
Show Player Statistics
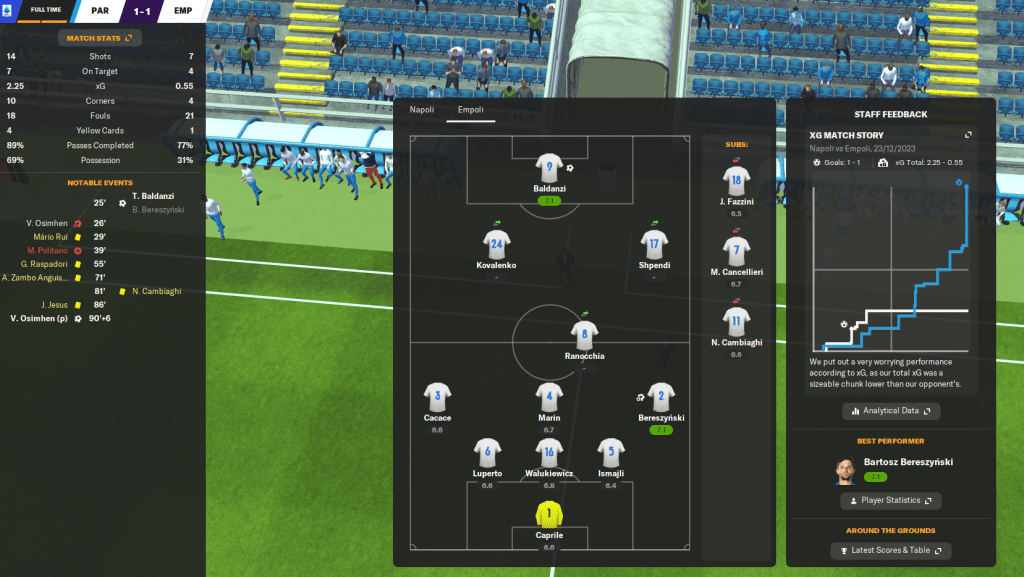point(890,500)
